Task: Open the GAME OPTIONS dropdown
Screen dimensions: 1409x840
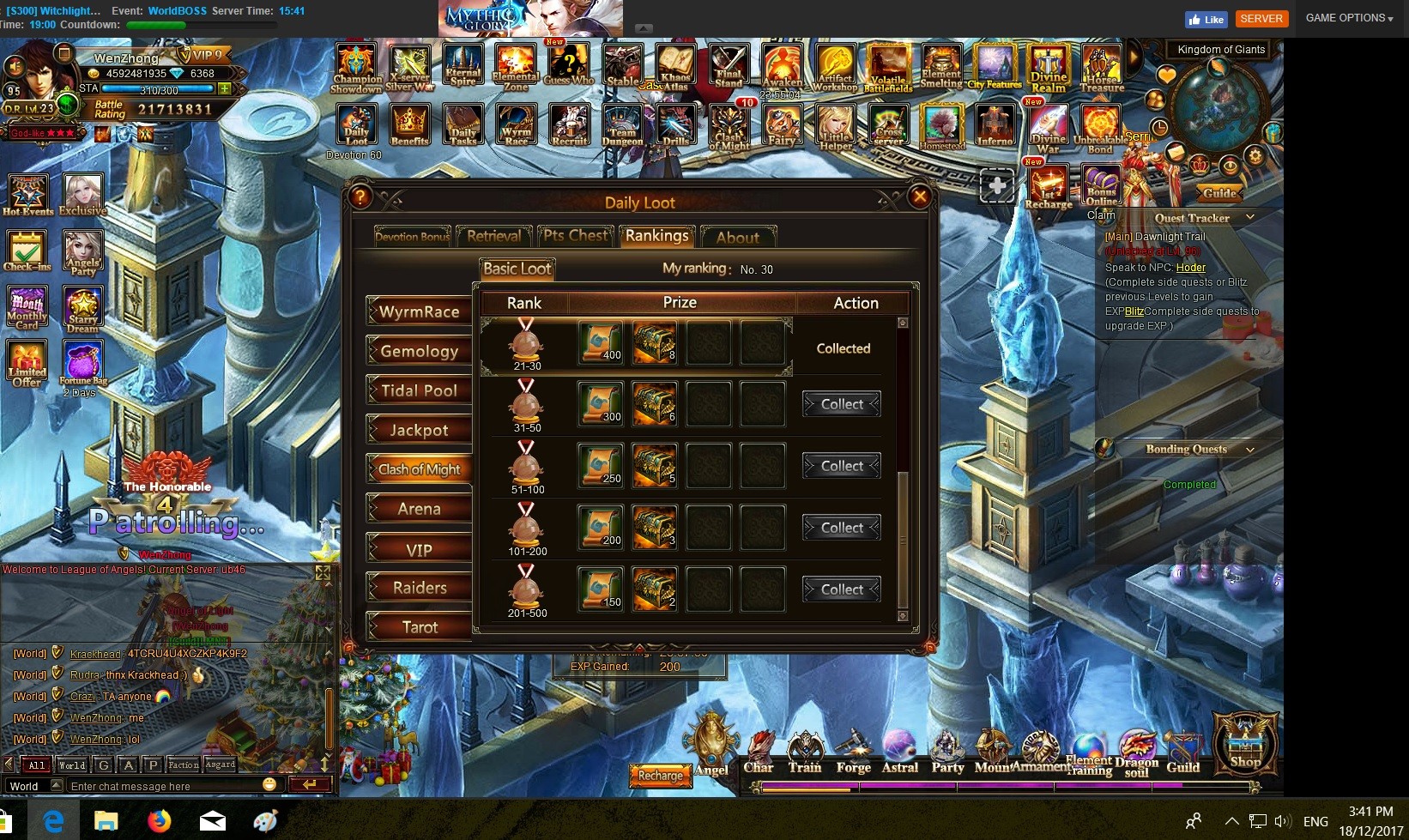Action: (x=1349, y=18)
